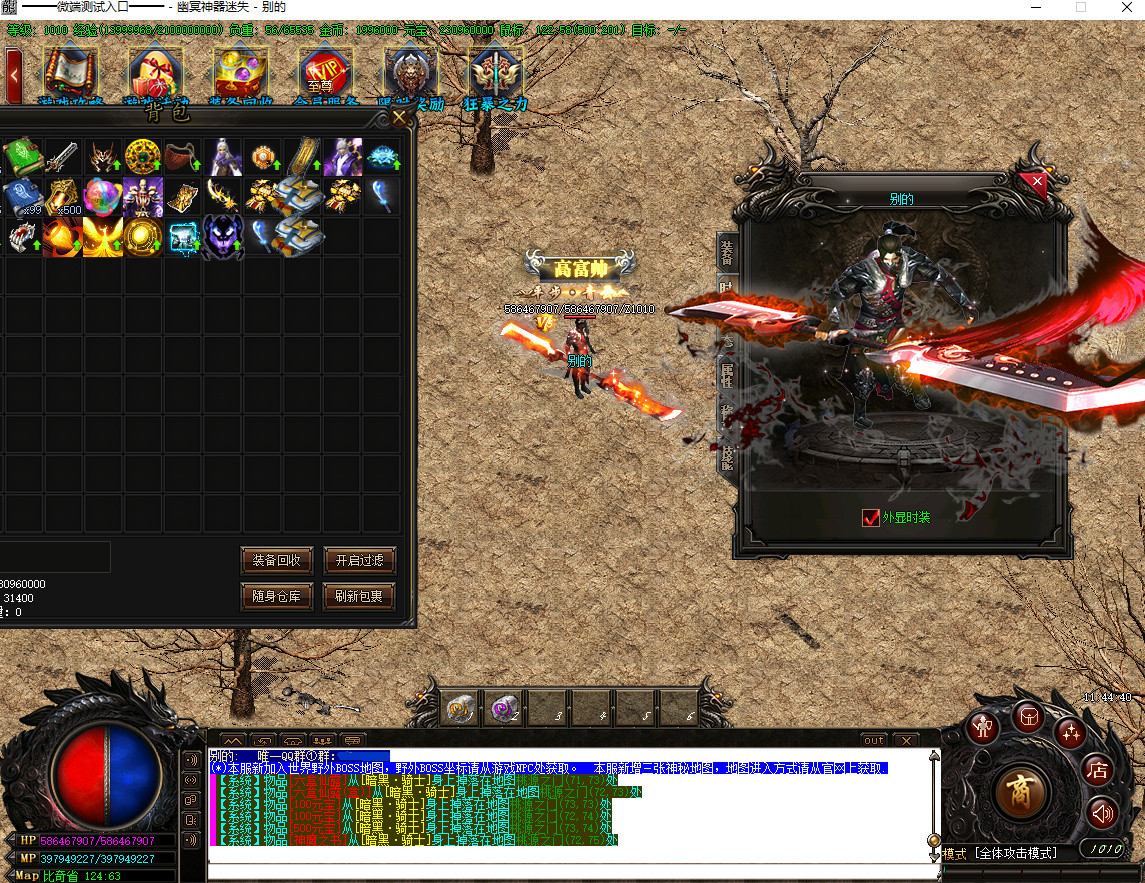Open the gift egg activity icon
Image resolution: width=1145 pixels, height=883 pixels.
(x=156, y=74)
